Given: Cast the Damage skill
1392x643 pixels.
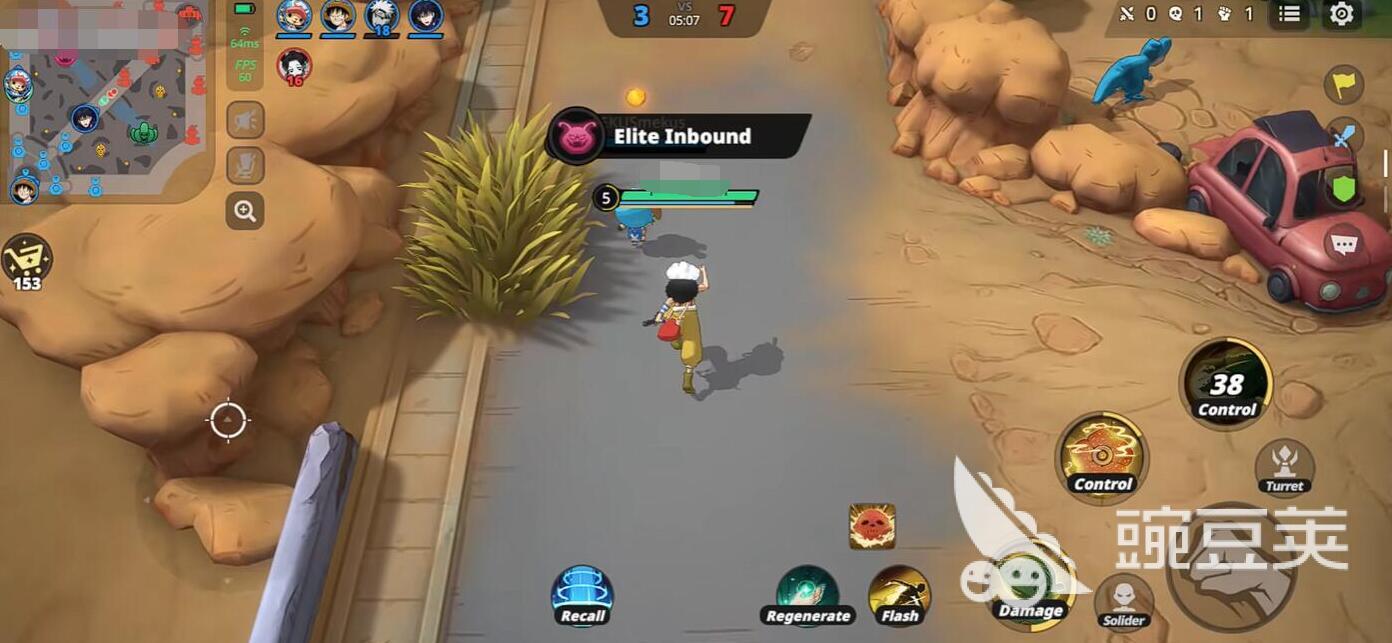Looking at the screenshot, I should (x=1029, y=590).
